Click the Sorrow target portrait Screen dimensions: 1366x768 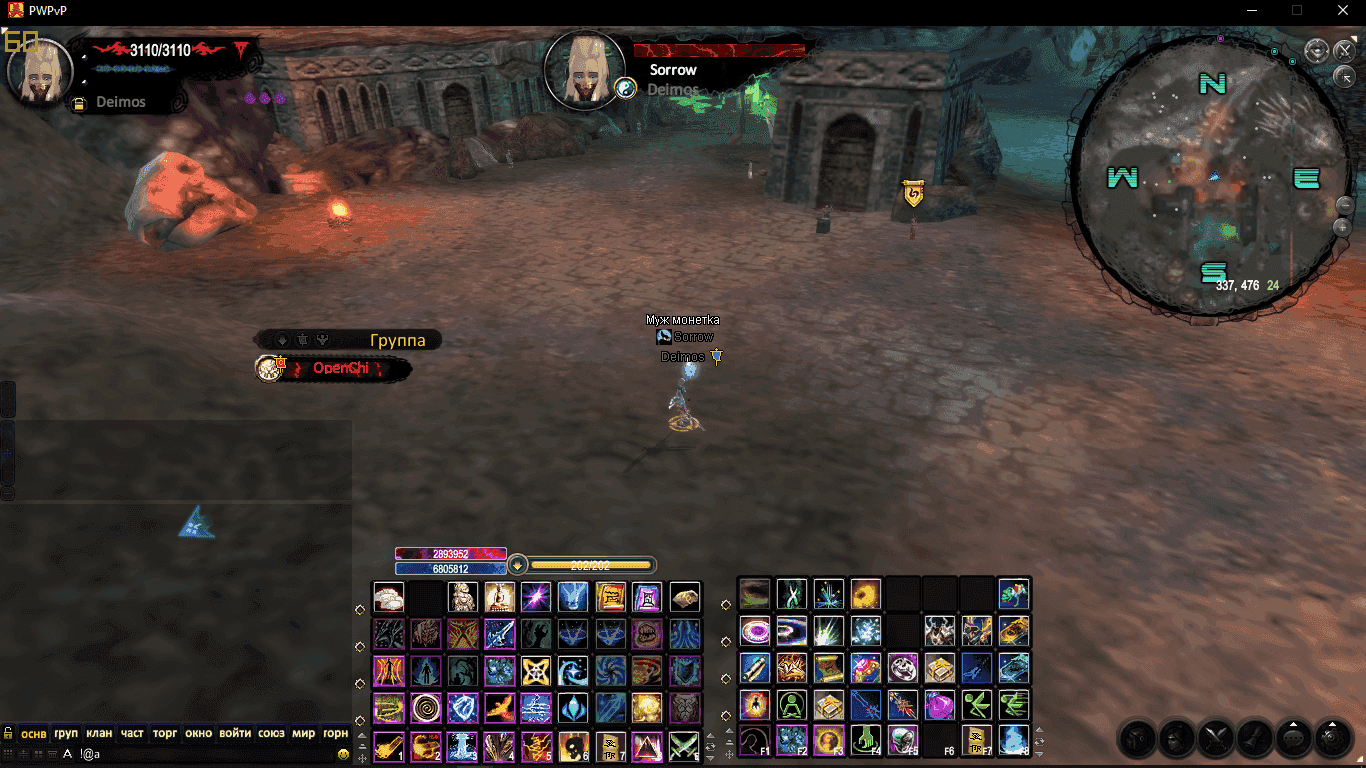[x=584, y=70]
